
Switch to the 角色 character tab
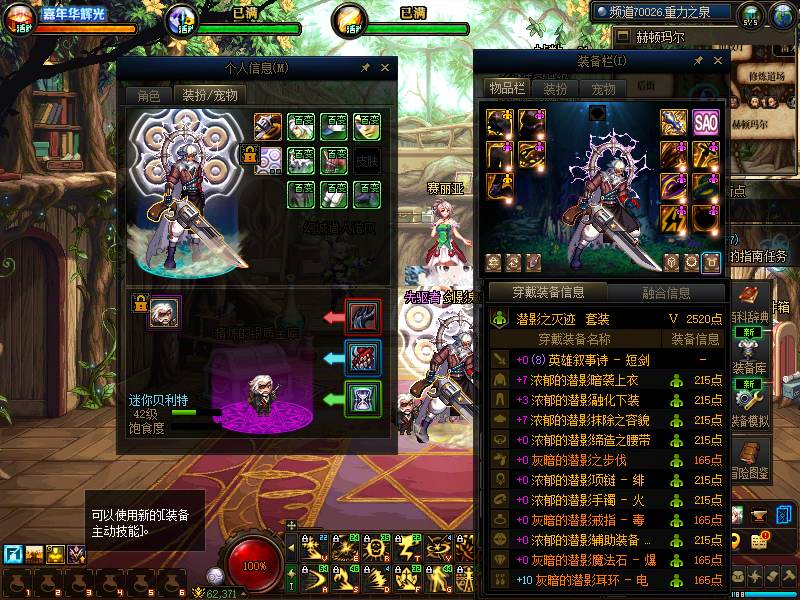(x=148, y=96)
